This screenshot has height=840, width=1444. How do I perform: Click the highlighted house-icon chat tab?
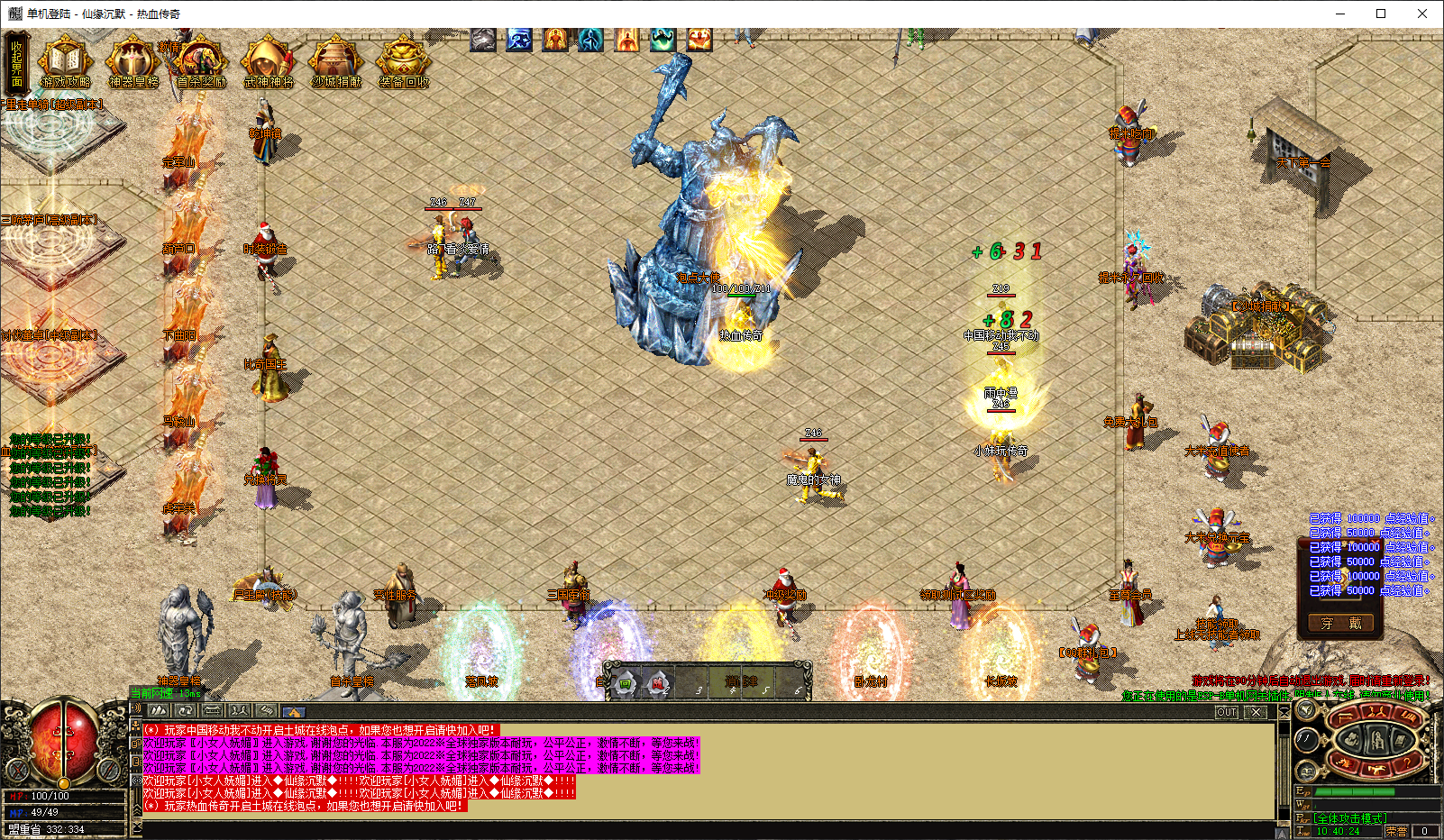pos(293,711)
